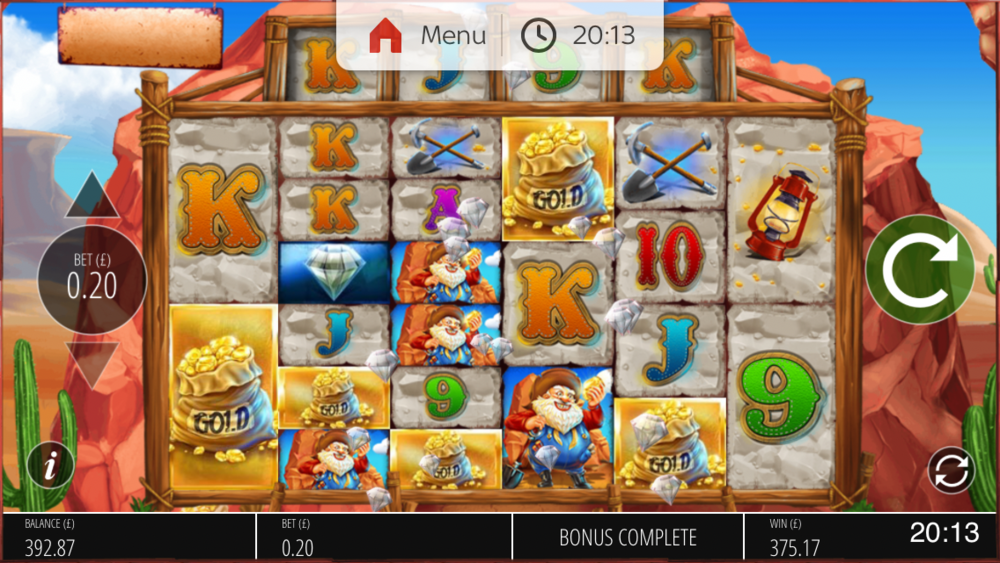Open the game info paytable
This screenshot has height=563, width=1000.
(51, 465)
